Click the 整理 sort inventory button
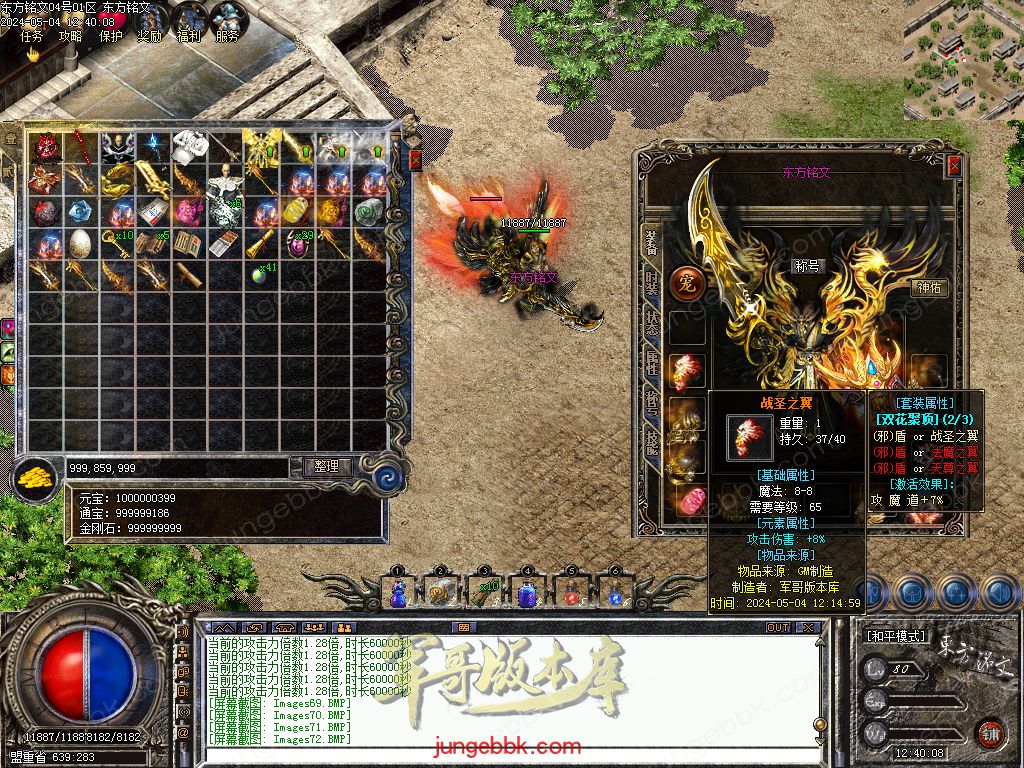 [x=327, y=466]
